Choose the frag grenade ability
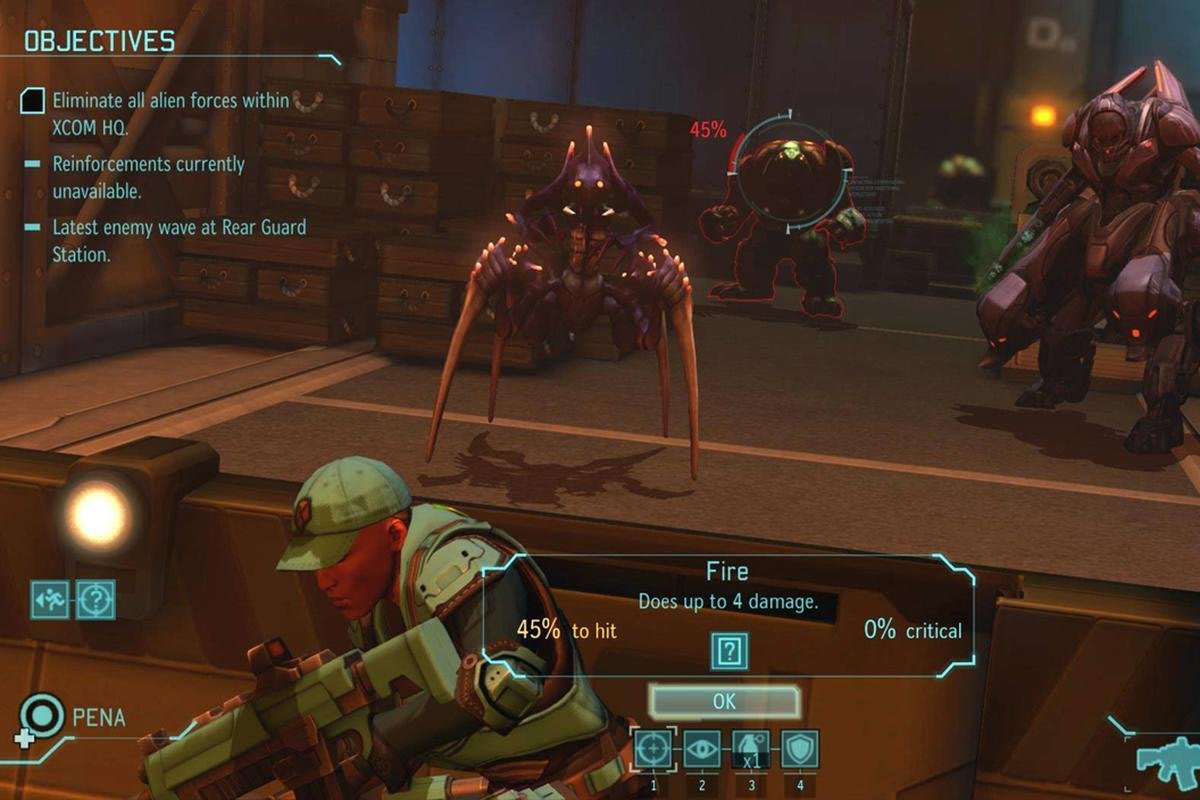This screenshot has width=1200, height=800. (751, 750)
